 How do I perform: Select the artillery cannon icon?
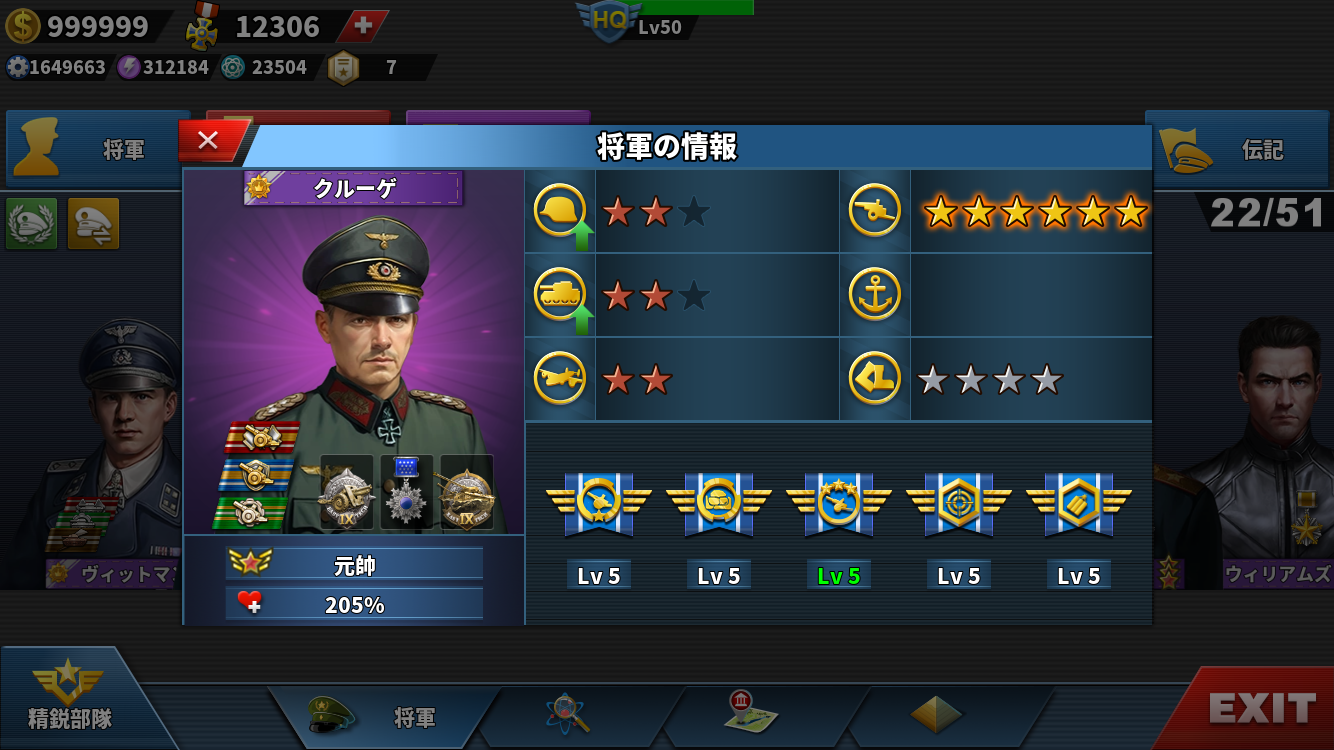point(875,211)
